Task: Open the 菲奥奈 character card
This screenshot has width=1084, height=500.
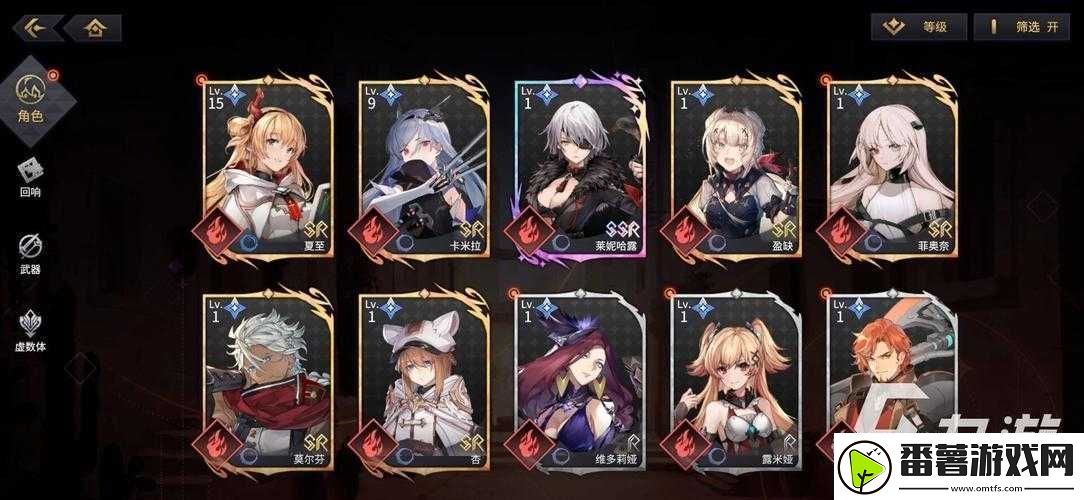Action: pyautogui.click(x=891, y=167)
